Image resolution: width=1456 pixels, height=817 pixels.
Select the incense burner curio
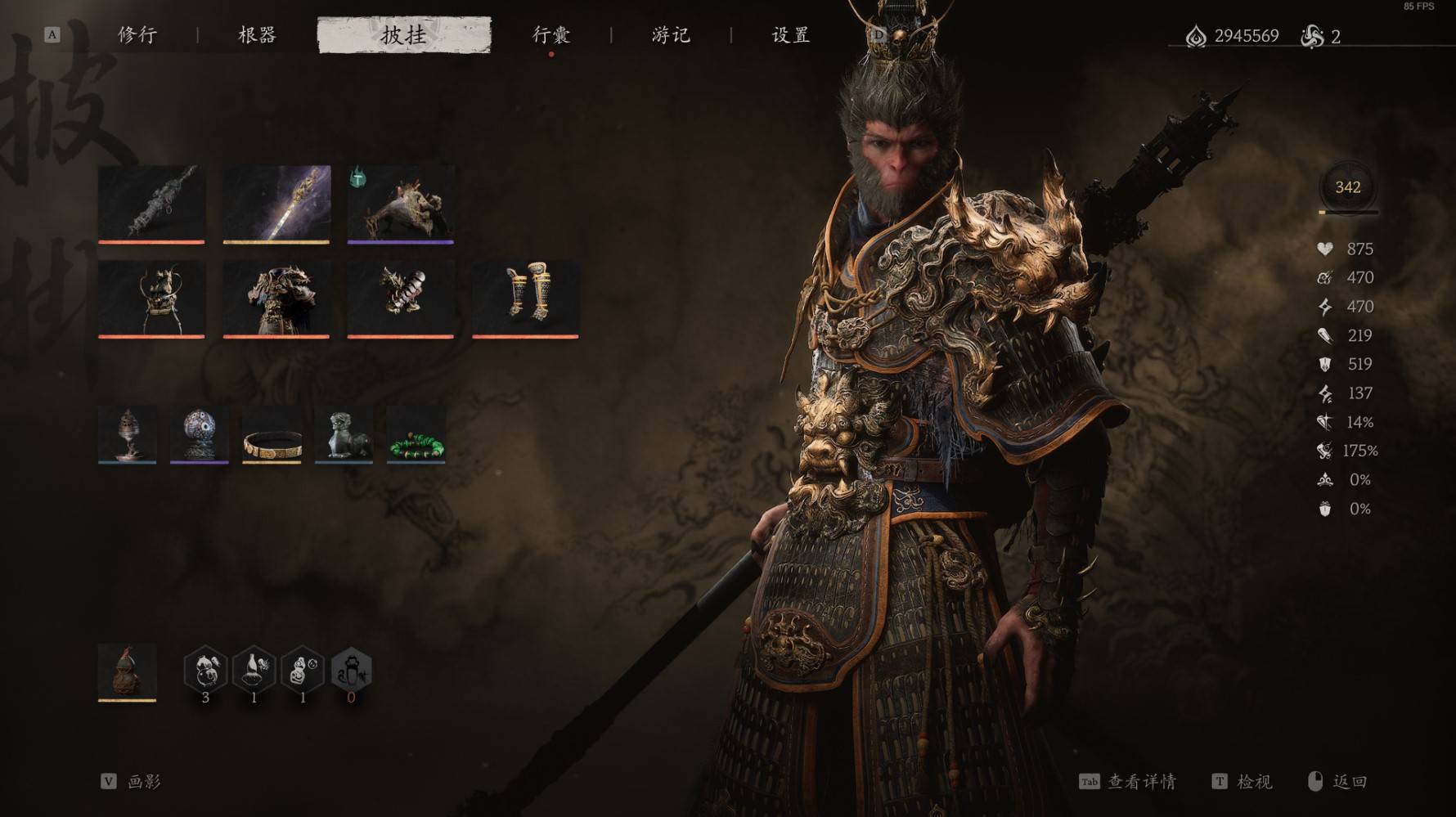(x=128, y=434)
